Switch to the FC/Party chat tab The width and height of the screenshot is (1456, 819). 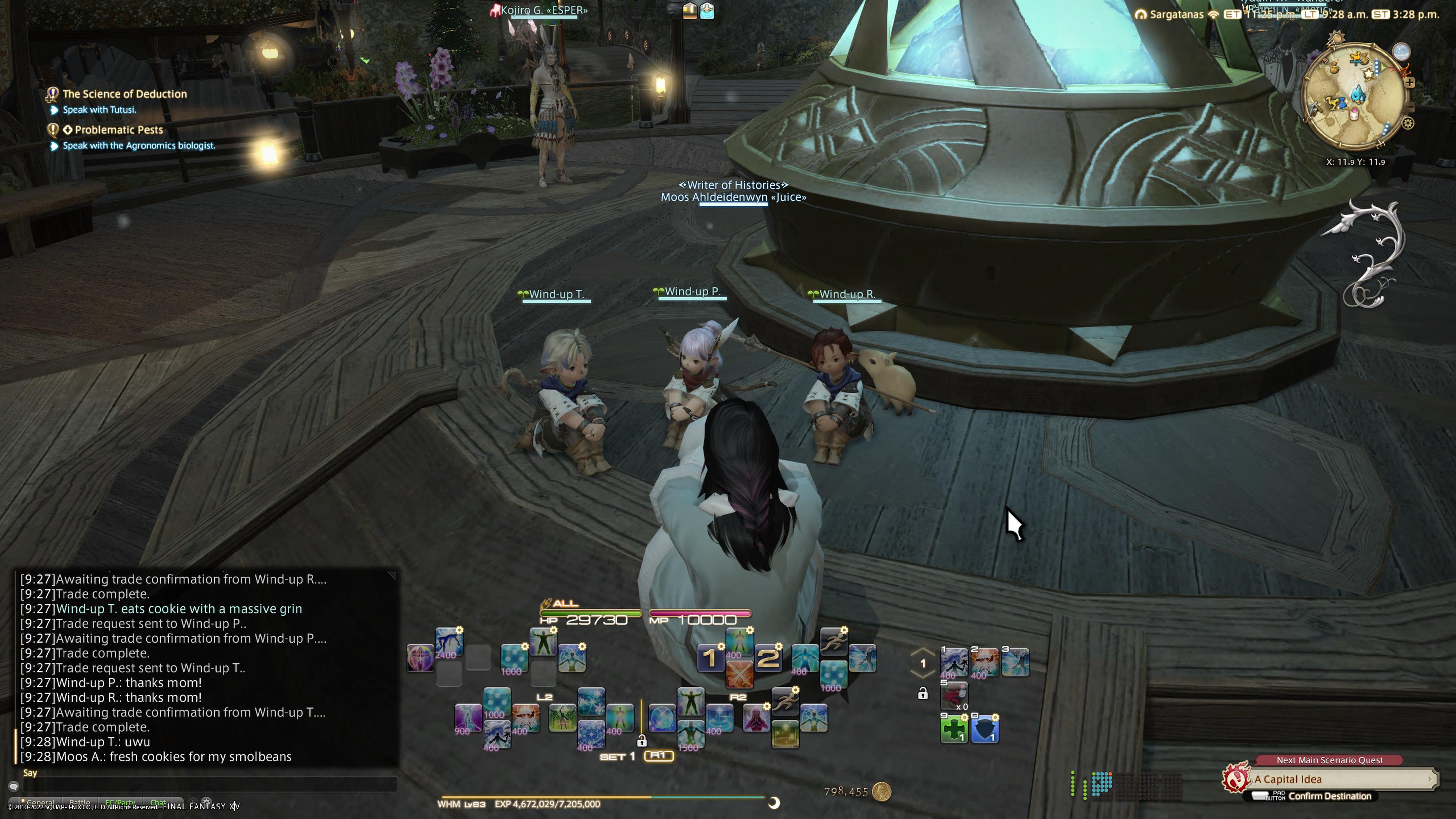(x=120, y=802)
